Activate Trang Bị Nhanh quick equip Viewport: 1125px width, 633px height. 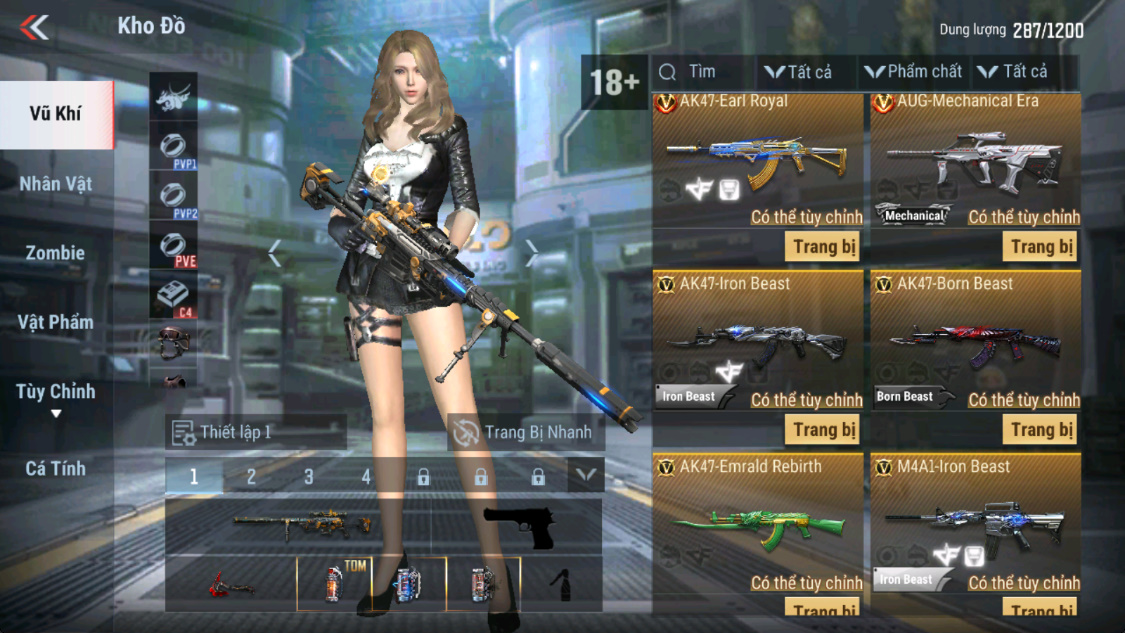[526, 432]
